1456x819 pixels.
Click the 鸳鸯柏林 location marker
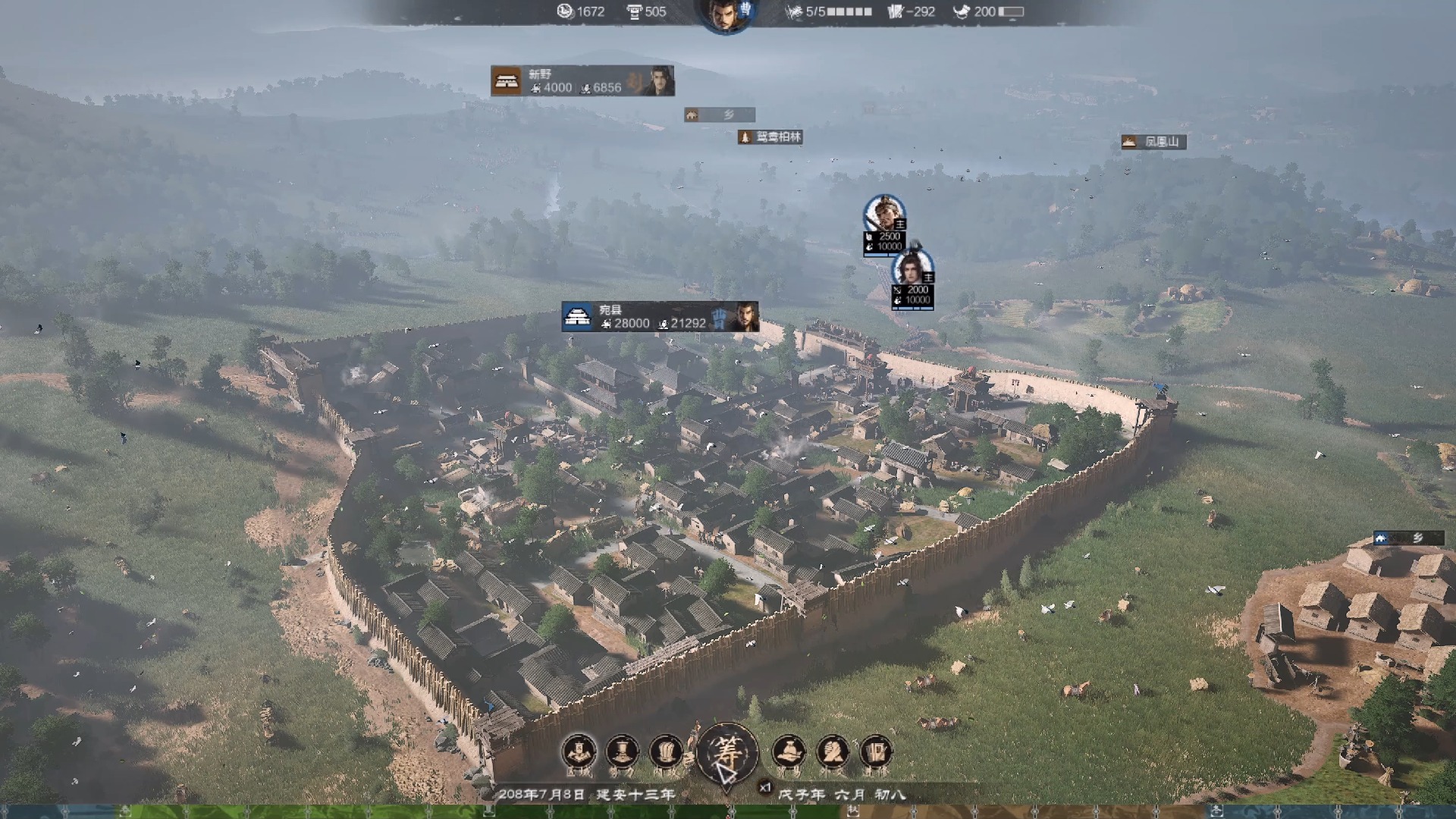click(x=770, y=137)
